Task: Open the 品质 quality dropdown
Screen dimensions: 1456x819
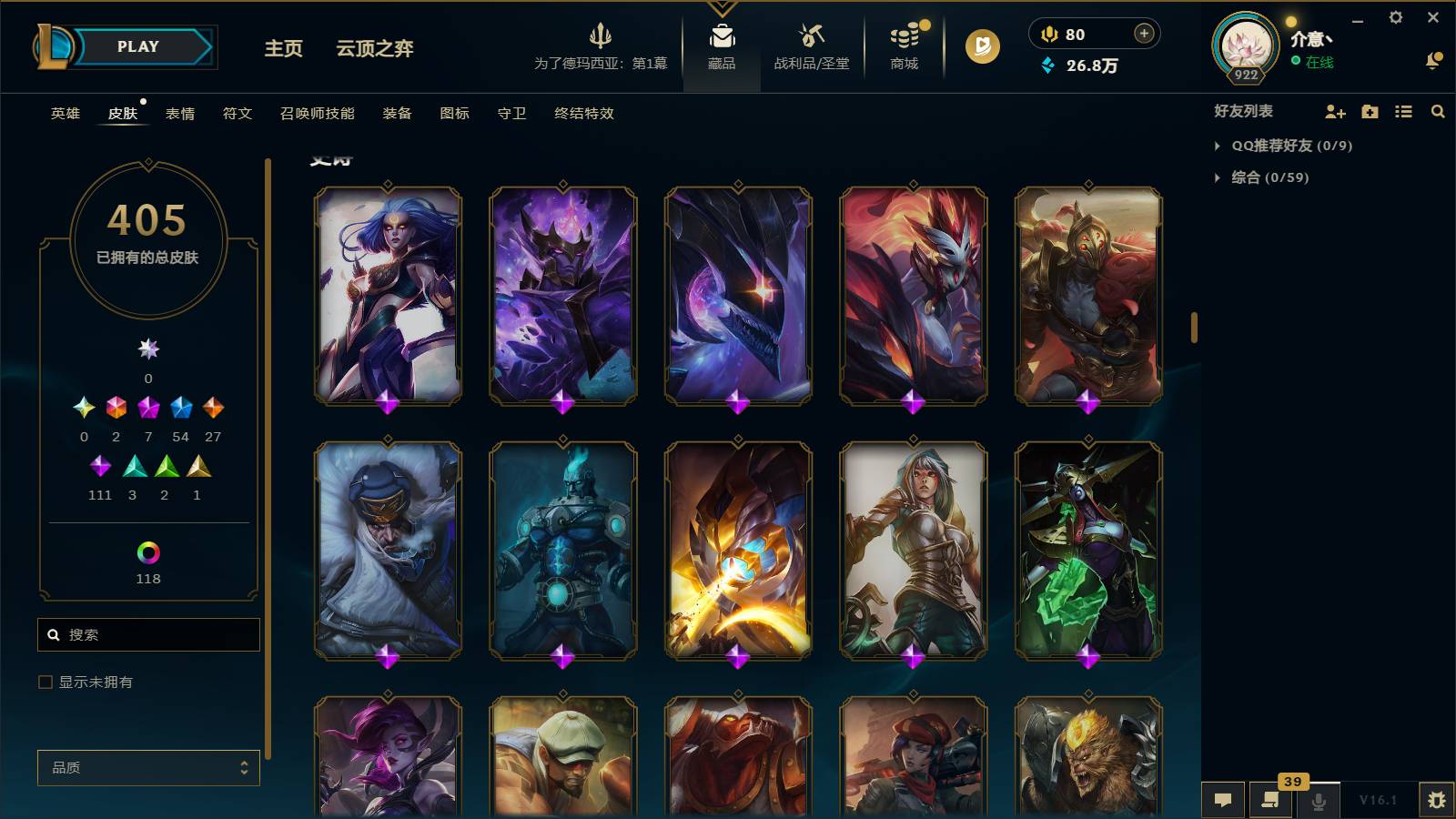Action: [148, 768]
